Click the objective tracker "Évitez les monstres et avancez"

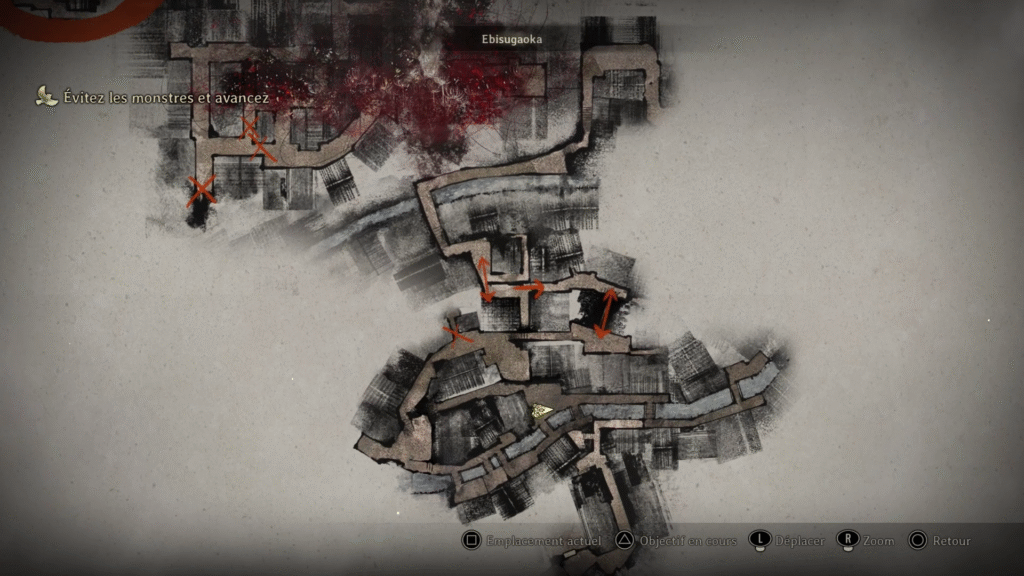pos(150,97)
